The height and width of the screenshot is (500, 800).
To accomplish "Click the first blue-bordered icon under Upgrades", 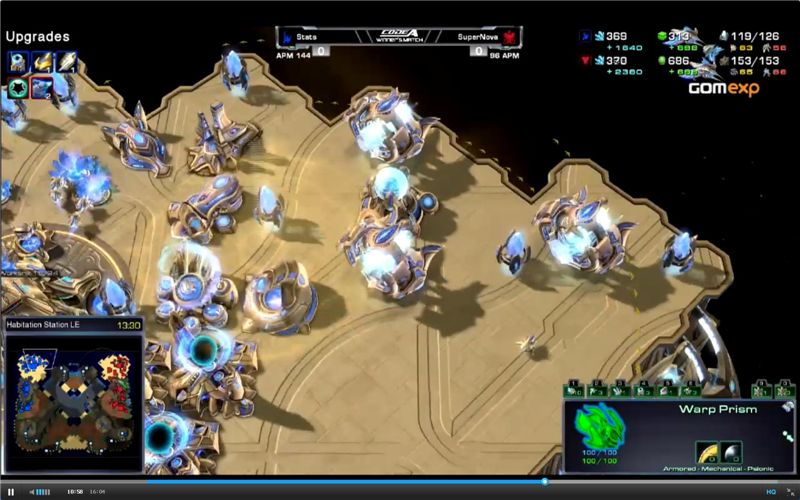I will click(x=17, y=62).
